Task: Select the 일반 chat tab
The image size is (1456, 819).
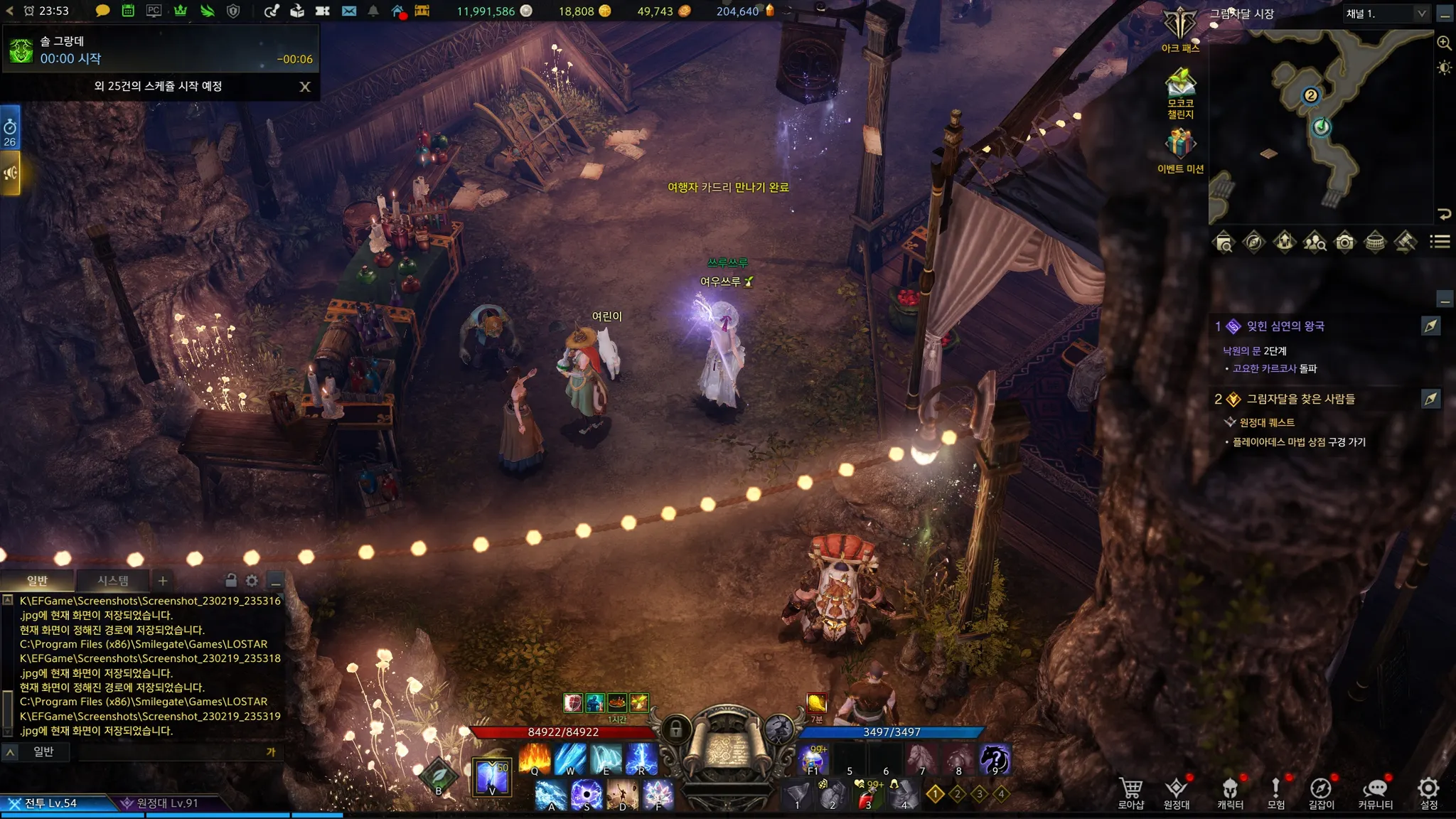Action: tap(37, 581)
